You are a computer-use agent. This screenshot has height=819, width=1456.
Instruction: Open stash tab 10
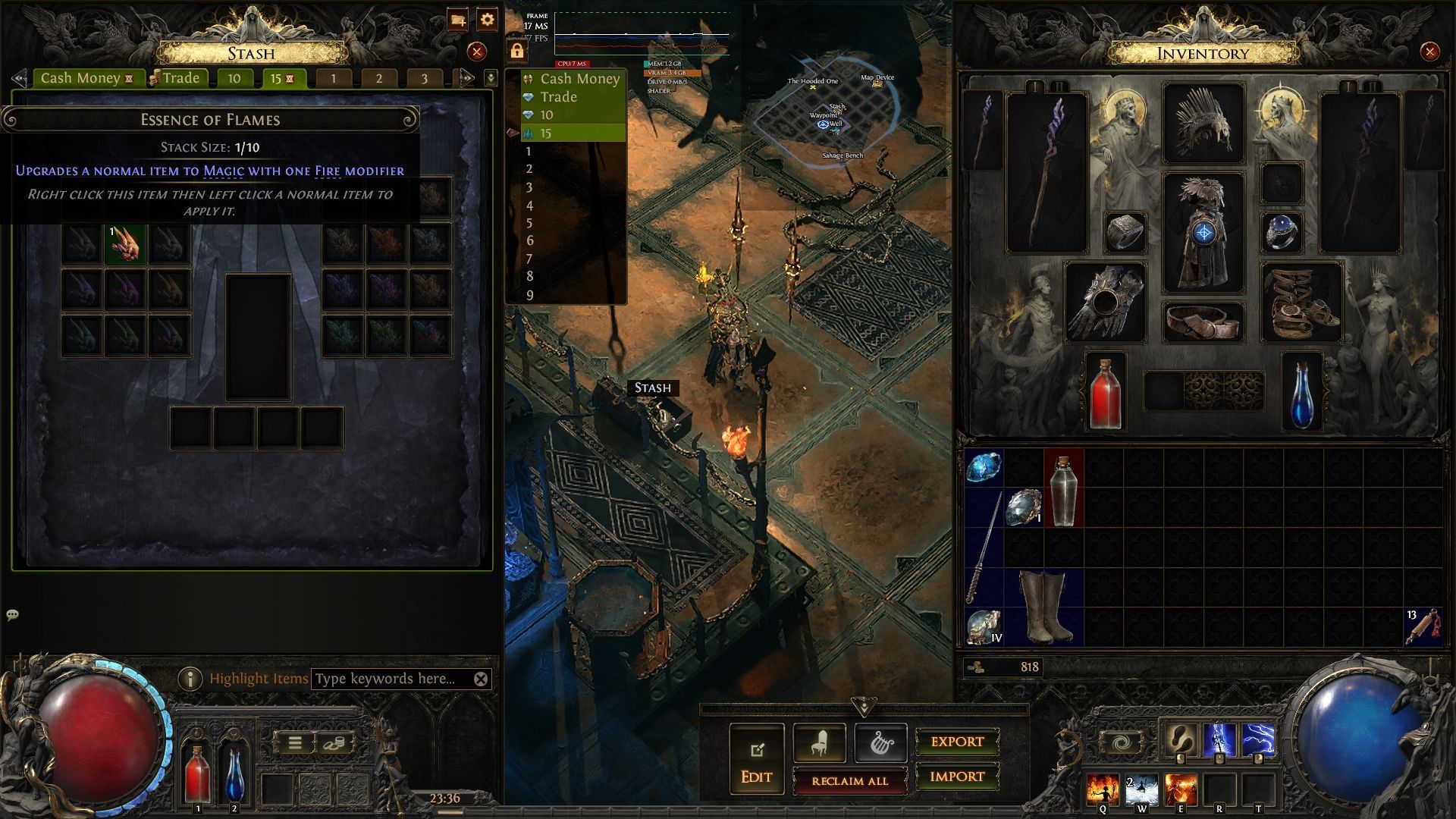pyautogui.click(x=234, y=77)
